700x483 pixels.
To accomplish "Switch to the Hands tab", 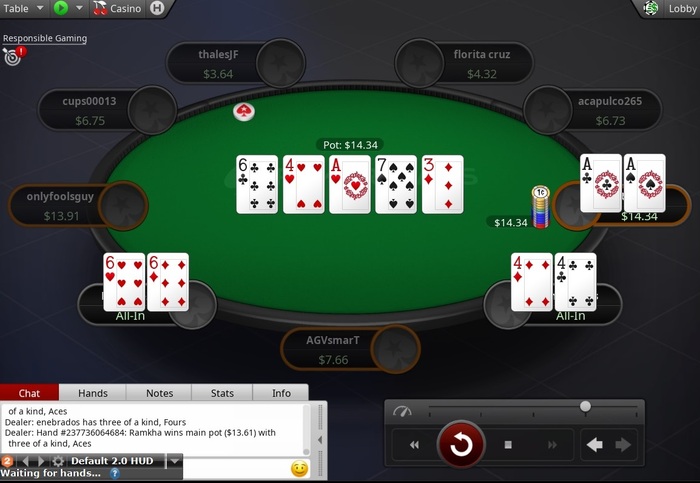I will click(93, 393).
